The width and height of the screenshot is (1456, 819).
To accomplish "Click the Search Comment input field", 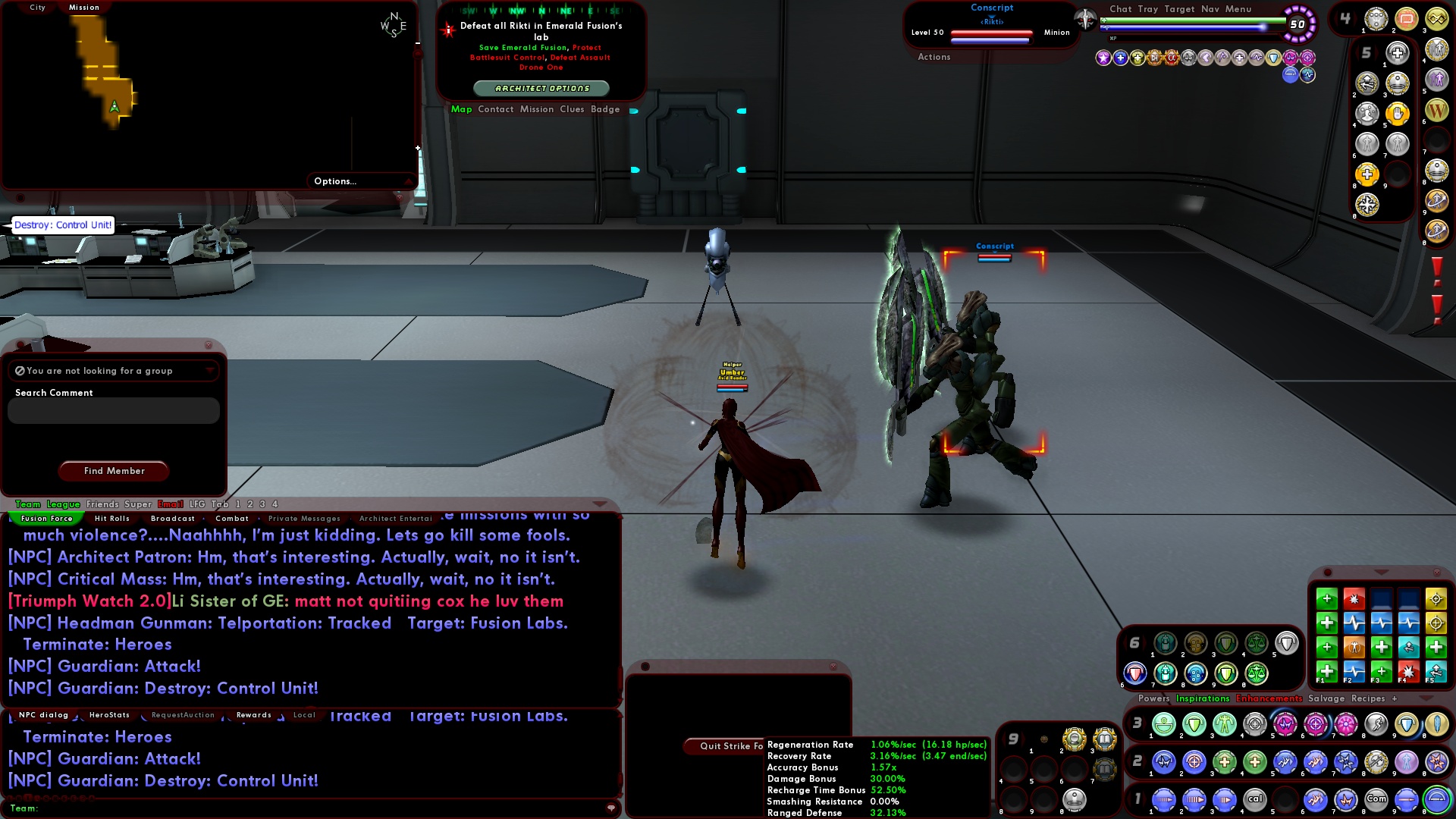I will point(113,410).
